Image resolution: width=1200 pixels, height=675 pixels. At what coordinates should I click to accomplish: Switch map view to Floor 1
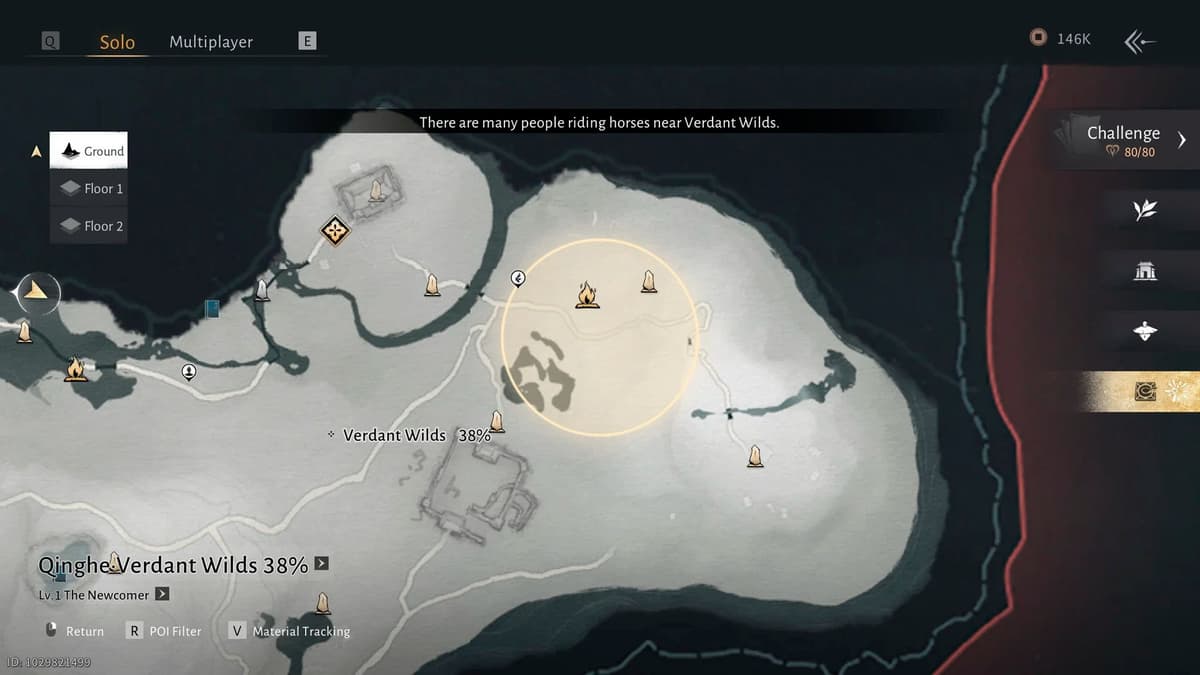point(89,188)
